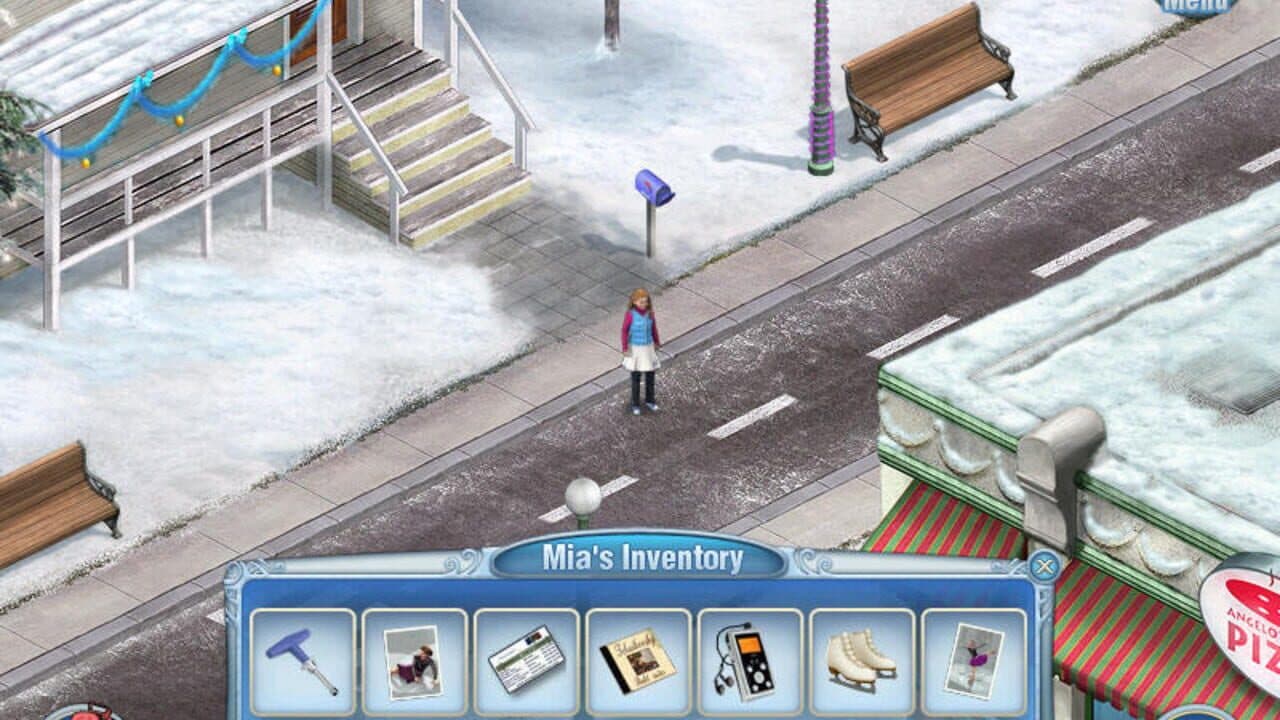Screen dimensions: 1280x720
Task: Close Mia's Inventory panel
Action: tap(1043, 566)
